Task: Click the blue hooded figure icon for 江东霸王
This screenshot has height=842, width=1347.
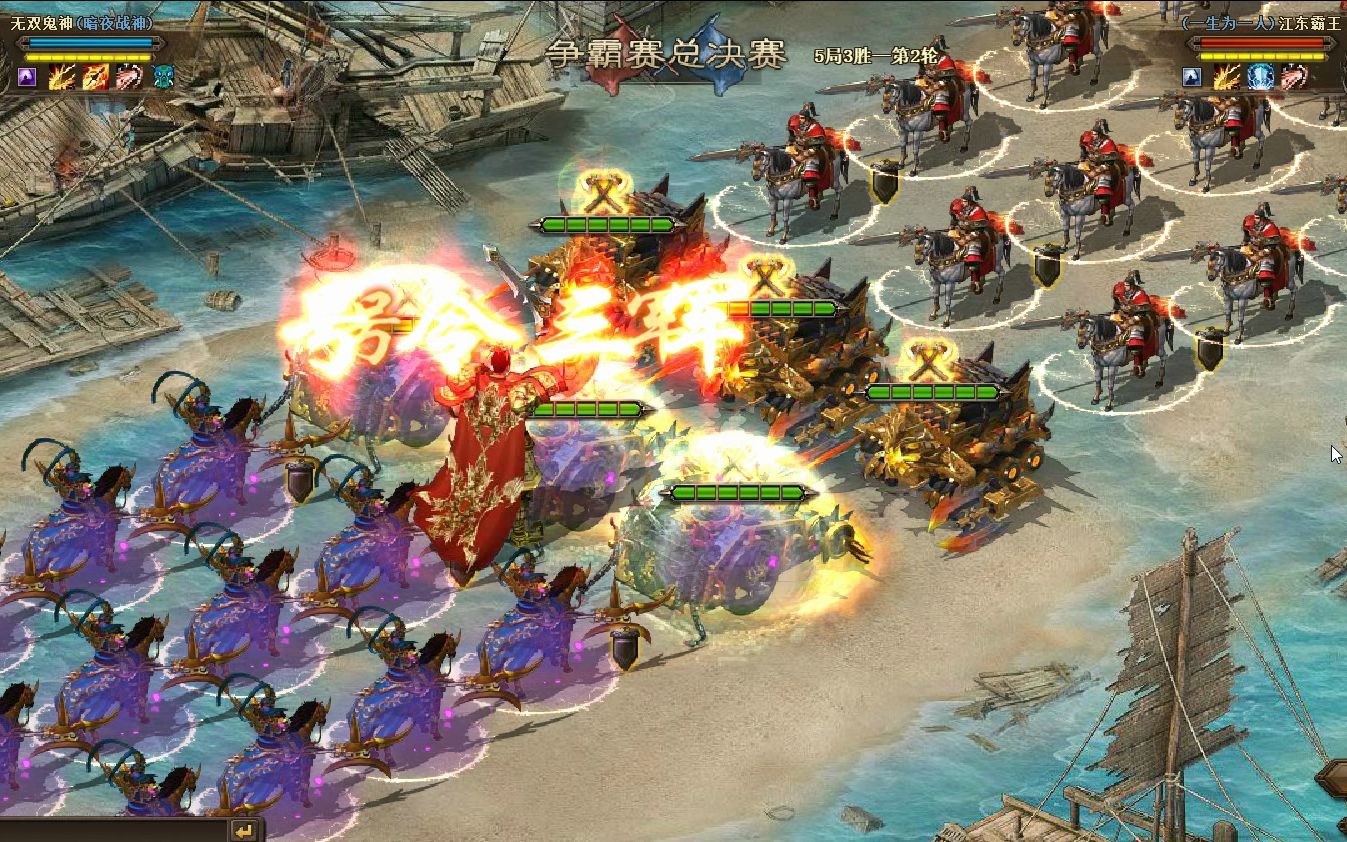Action: tap(1191, 77)
